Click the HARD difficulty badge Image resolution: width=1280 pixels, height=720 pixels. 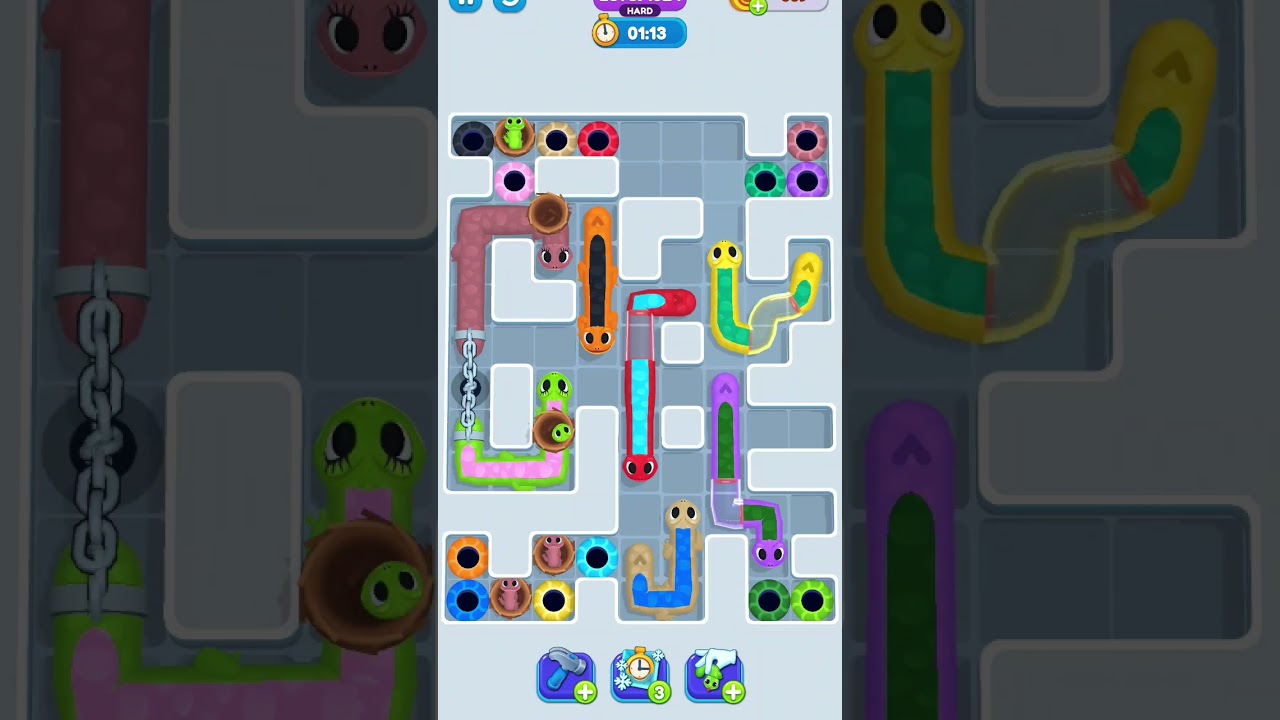(x=639, y=12)
